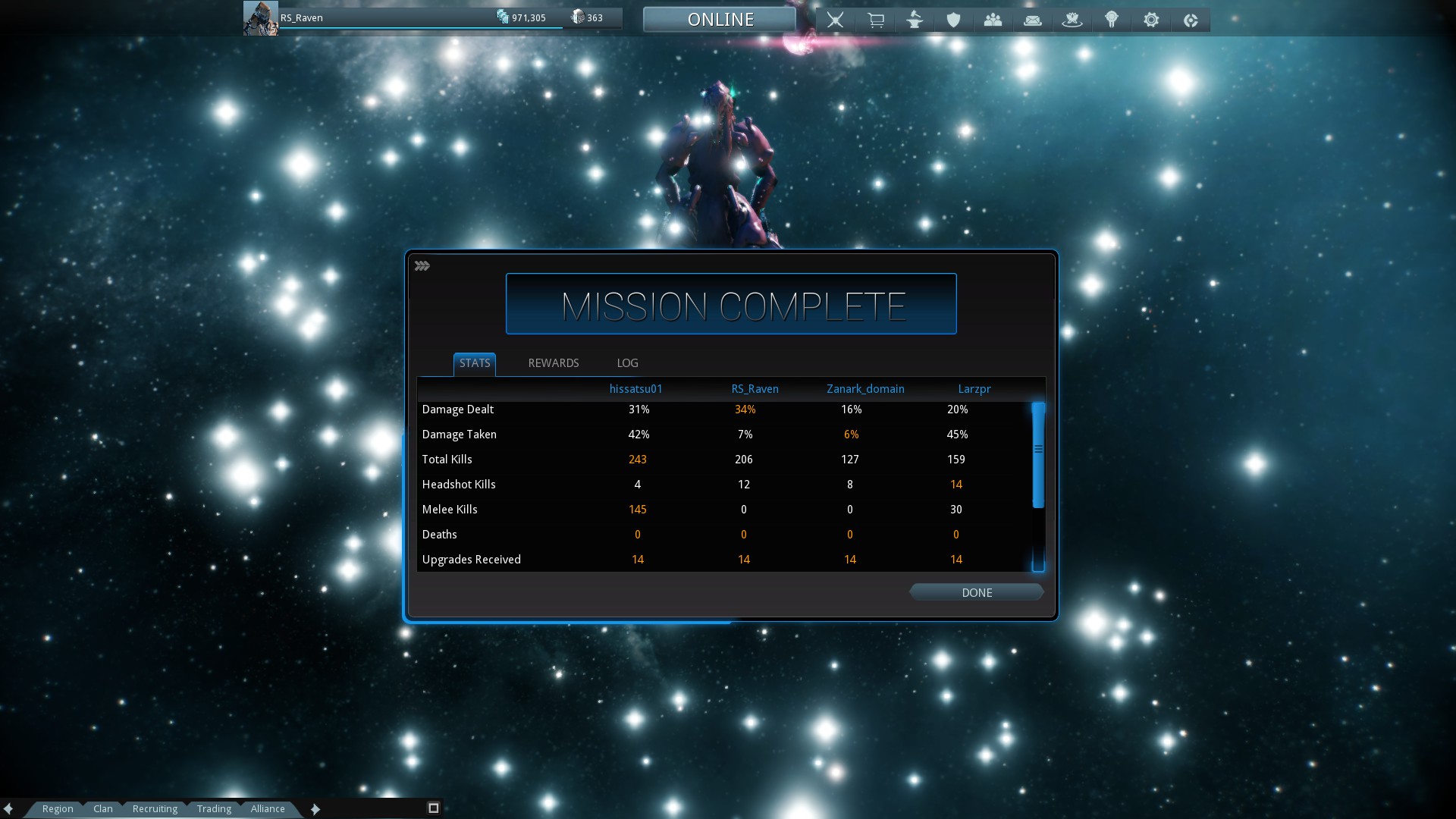Click the DONE button
1456x819 pixels.
point(976,593)
